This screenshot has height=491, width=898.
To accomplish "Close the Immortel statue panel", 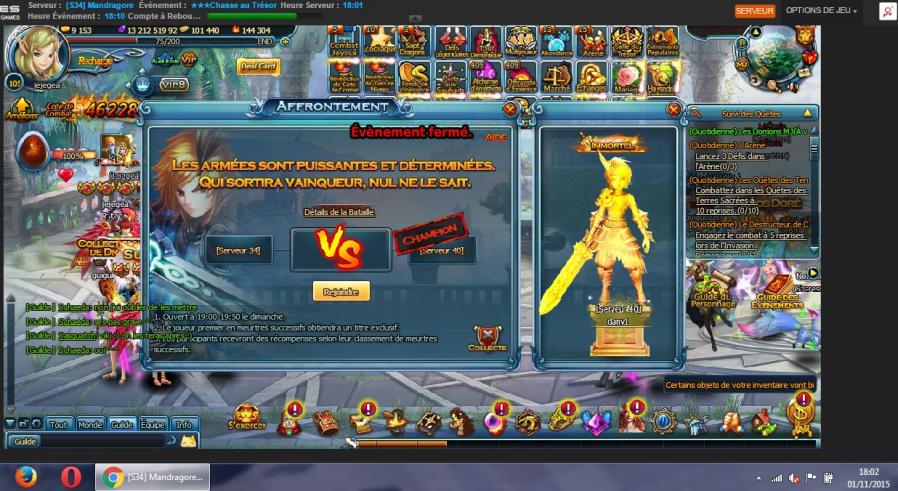I will click(673, 109).
